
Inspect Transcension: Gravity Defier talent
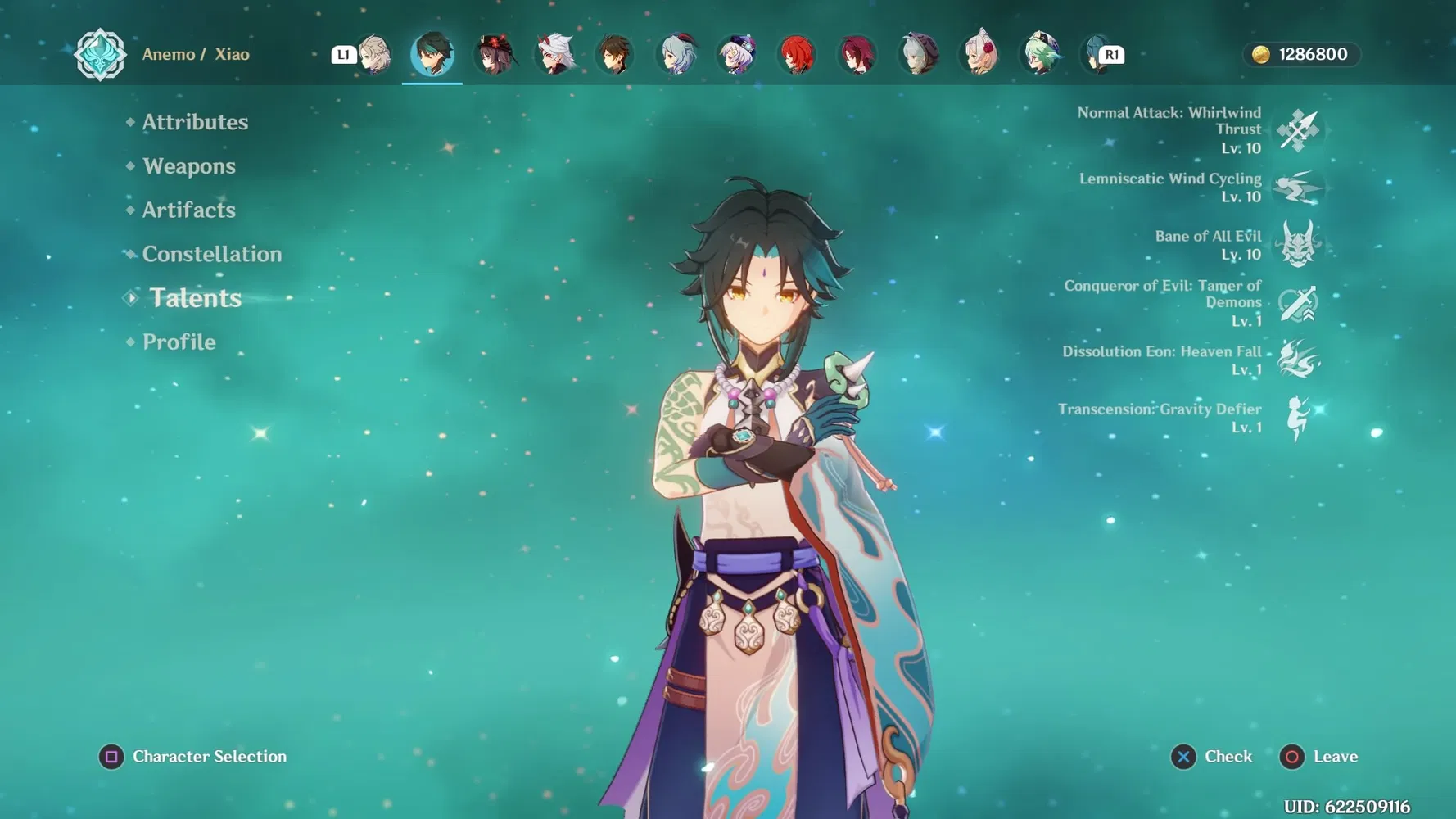point(1298,418)
